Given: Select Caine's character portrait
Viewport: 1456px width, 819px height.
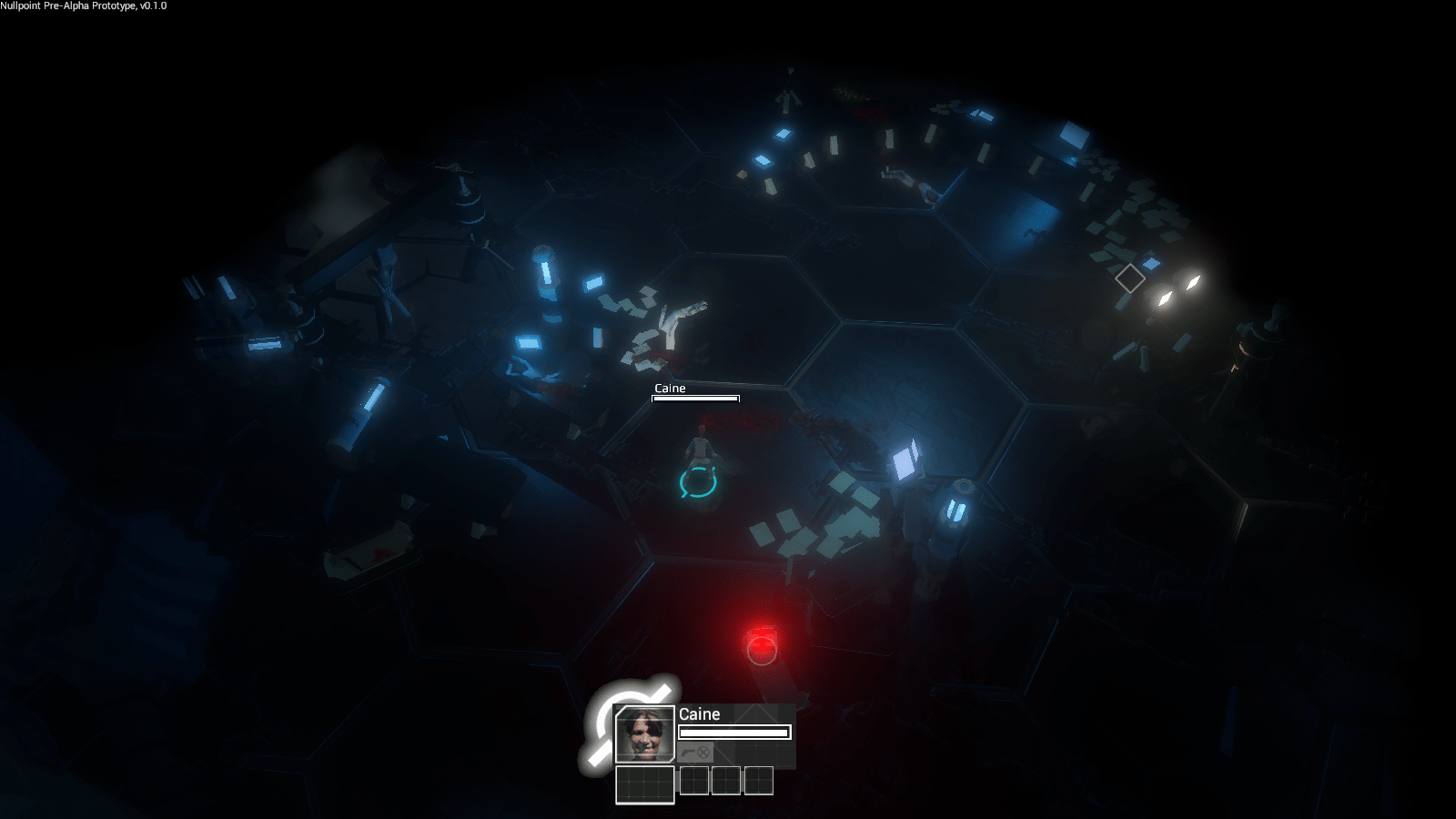Looking at the screenshot, I should (644, 734).
